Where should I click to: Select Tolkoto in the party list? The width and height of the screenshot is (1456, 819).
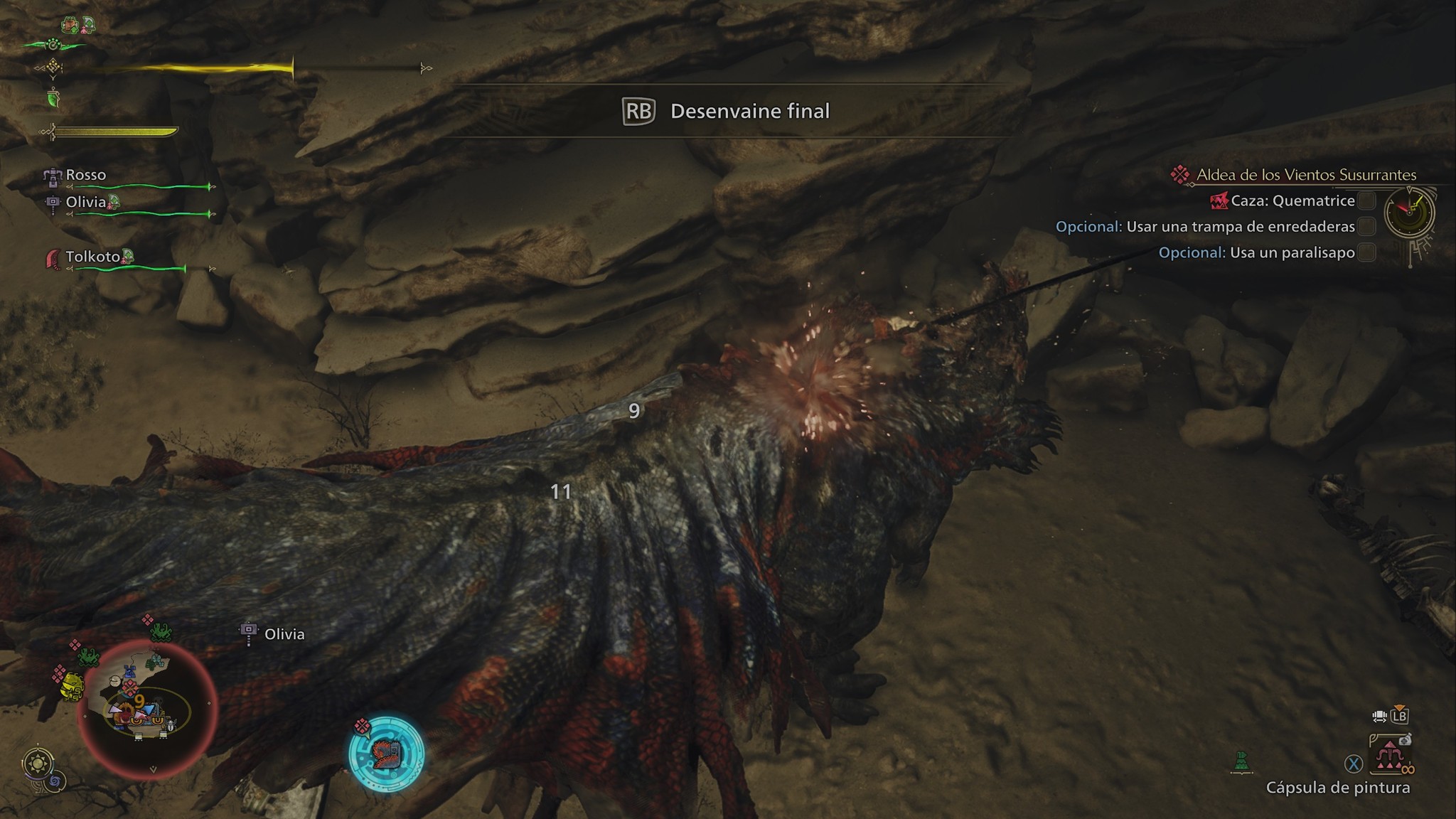92,257
